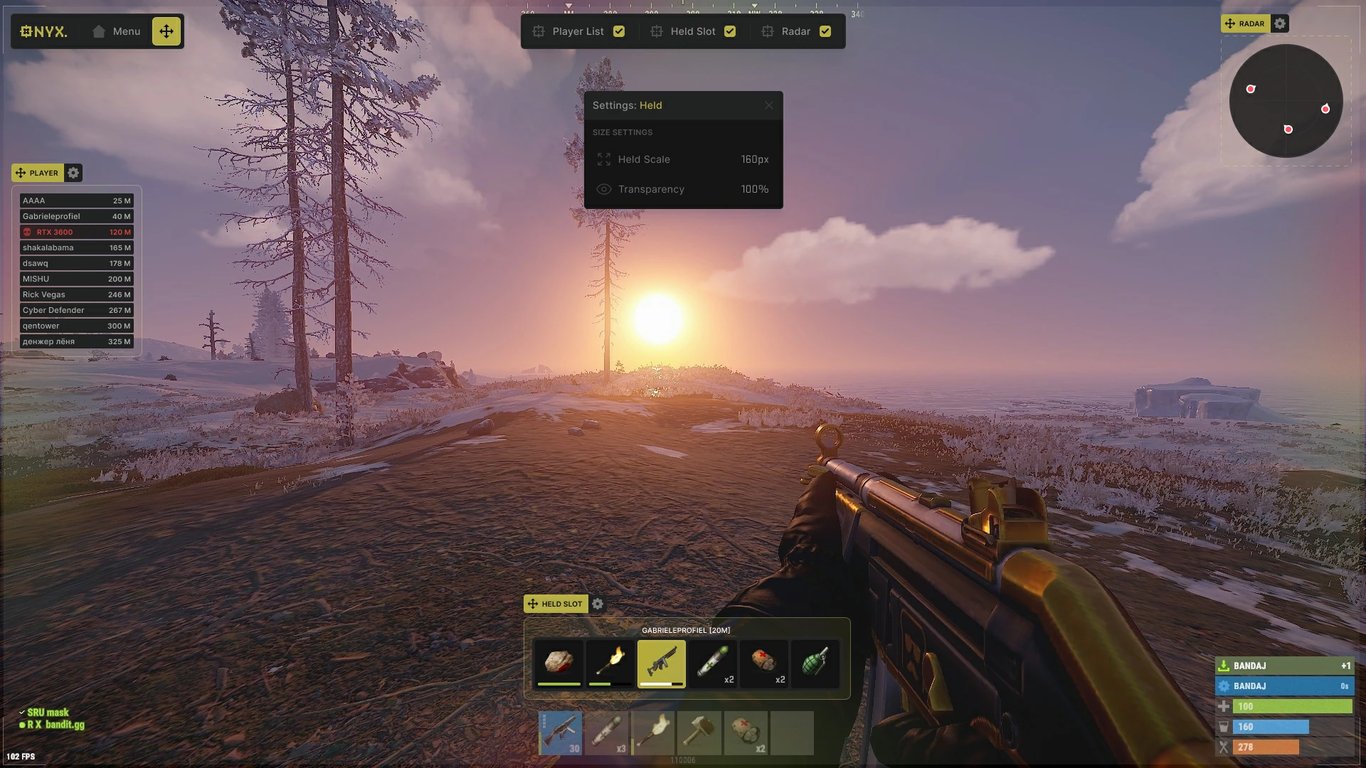This screenshot has height=768, width=1366.
Task: Open the Player panel gear settings
Action: click(73, 173)
